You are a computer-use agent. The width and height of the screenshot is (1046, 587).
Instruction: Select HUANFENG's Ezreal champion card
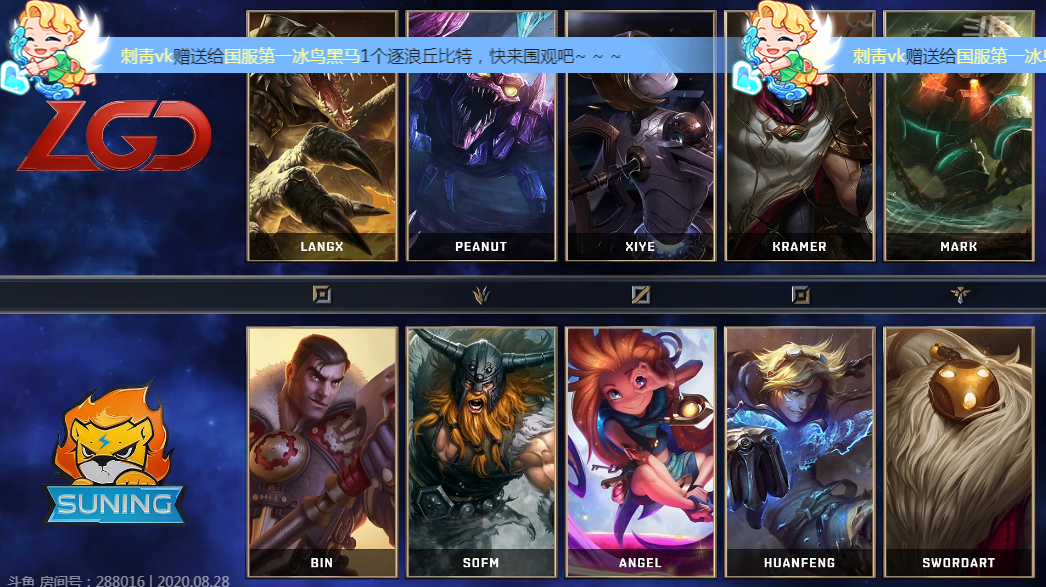(799, 450)
